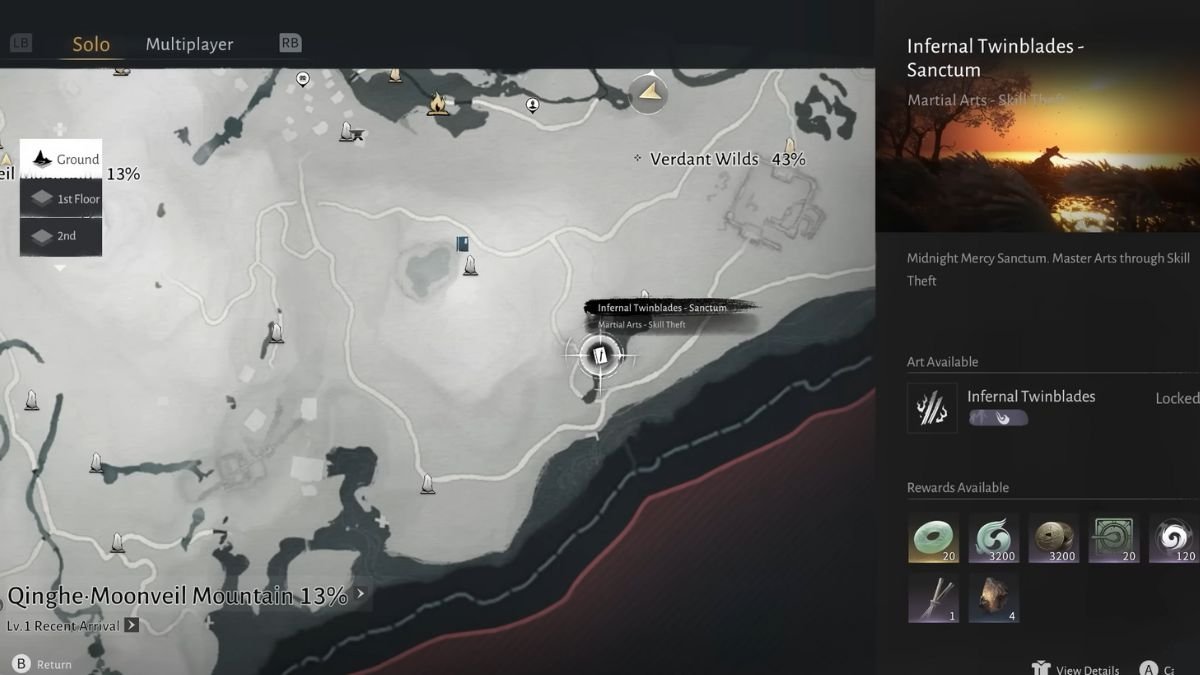Viewport: 1200px width, 675px height.
Task: Expand the Qinghe Moonveil Mountain region label
Action: [x=361, y=594]
